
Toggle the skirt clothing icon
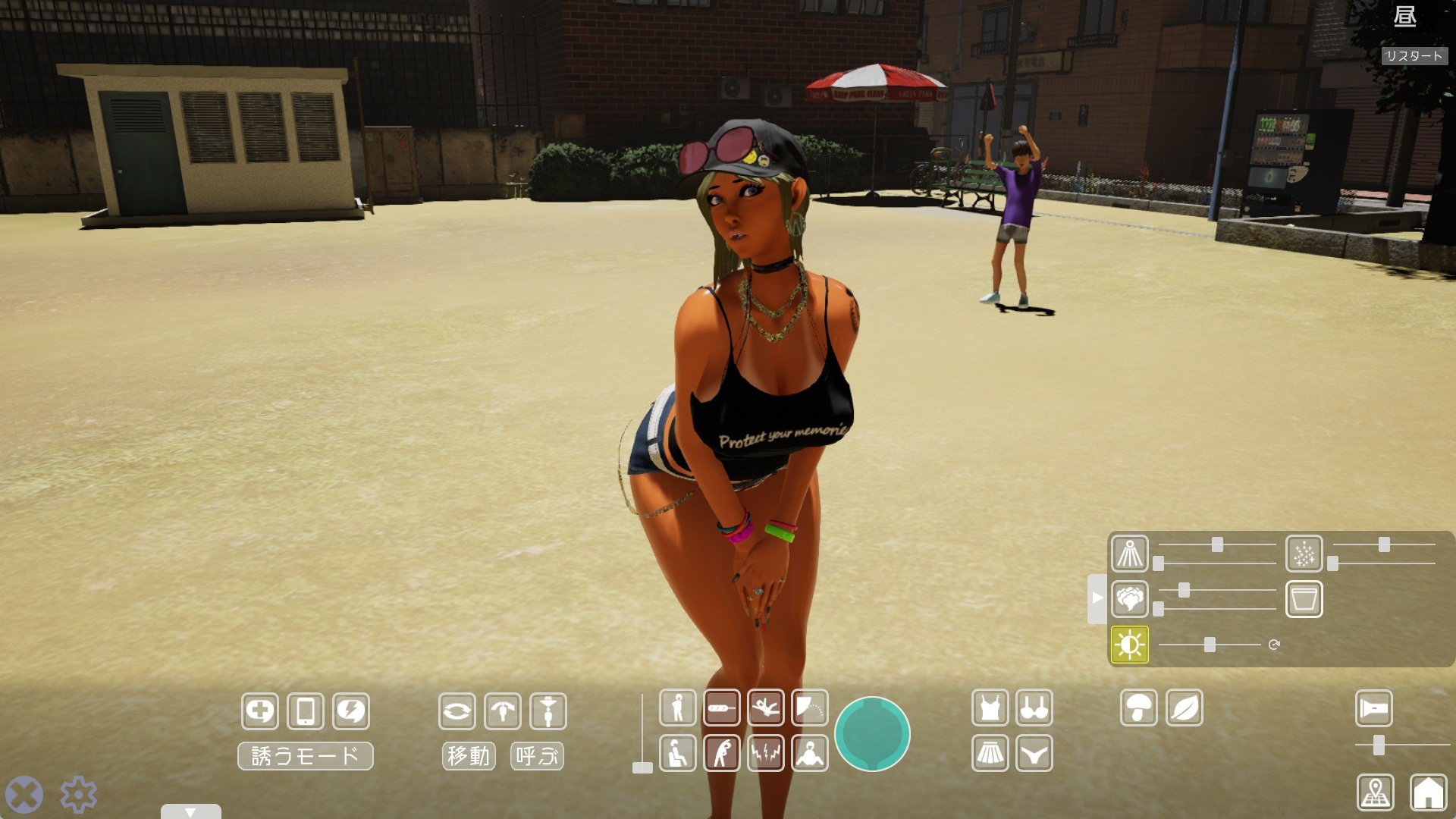(990, 753)
